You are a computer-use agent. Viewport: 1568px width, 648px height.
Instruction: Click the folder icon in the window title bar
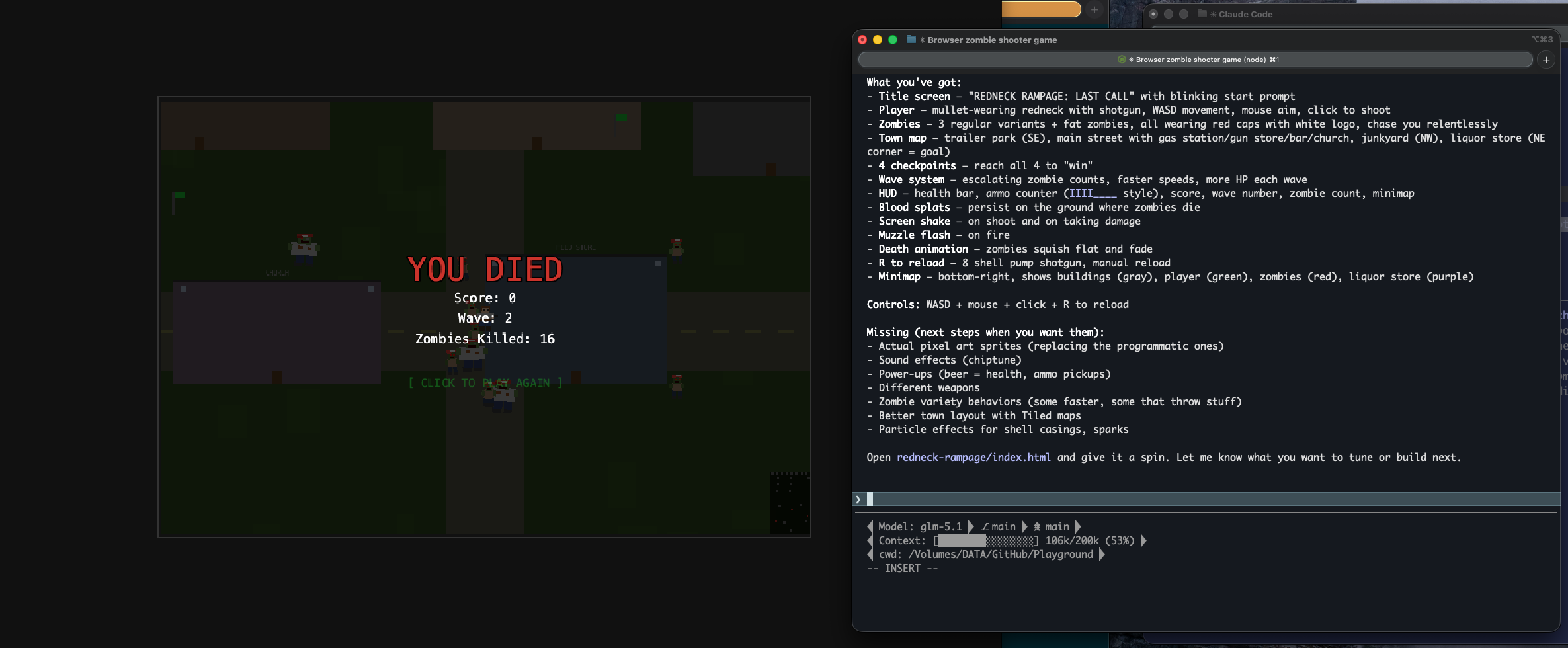pos(910,40)
